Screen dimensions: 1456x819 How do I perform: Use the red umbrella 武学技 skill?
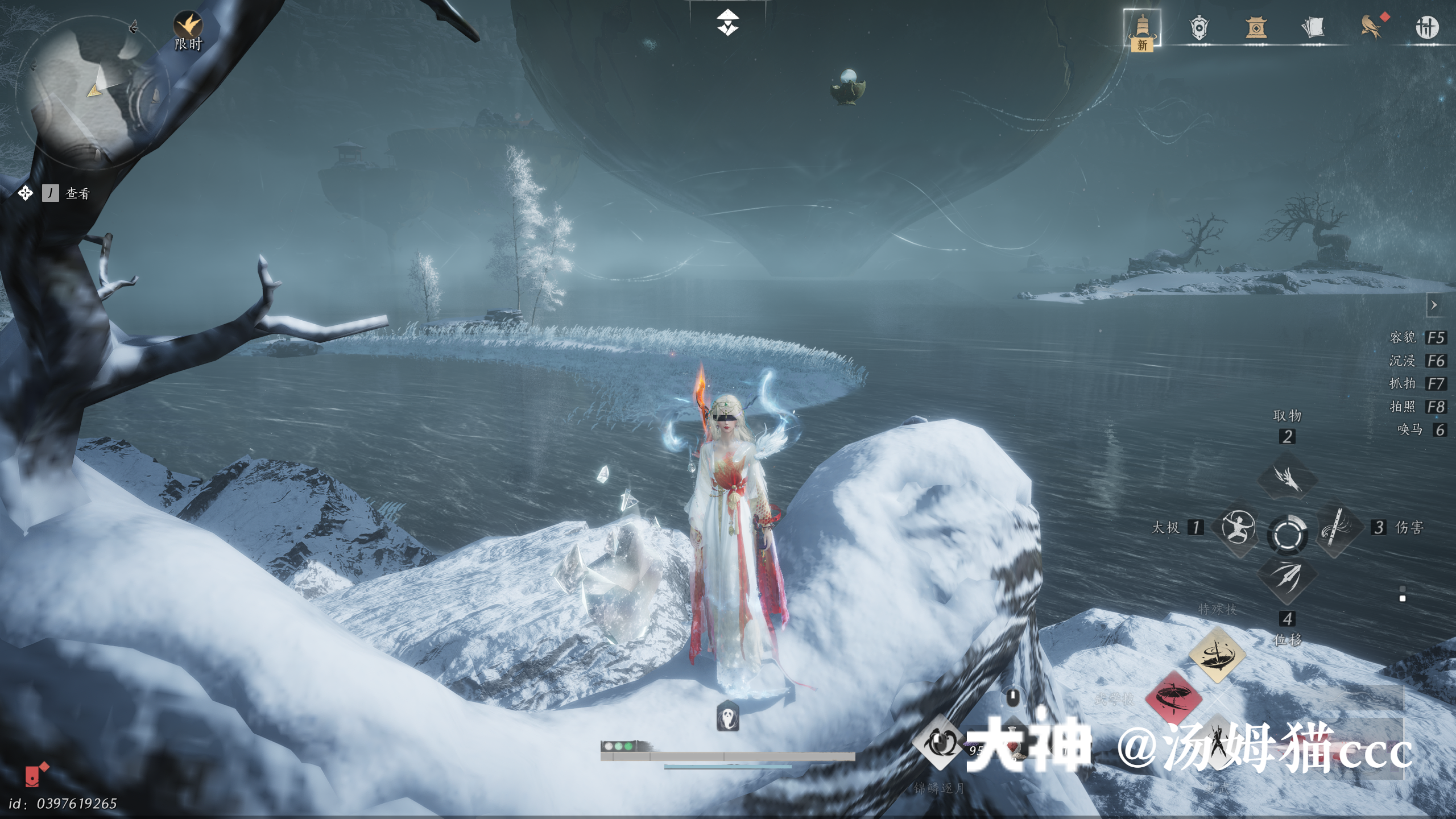1173,698
